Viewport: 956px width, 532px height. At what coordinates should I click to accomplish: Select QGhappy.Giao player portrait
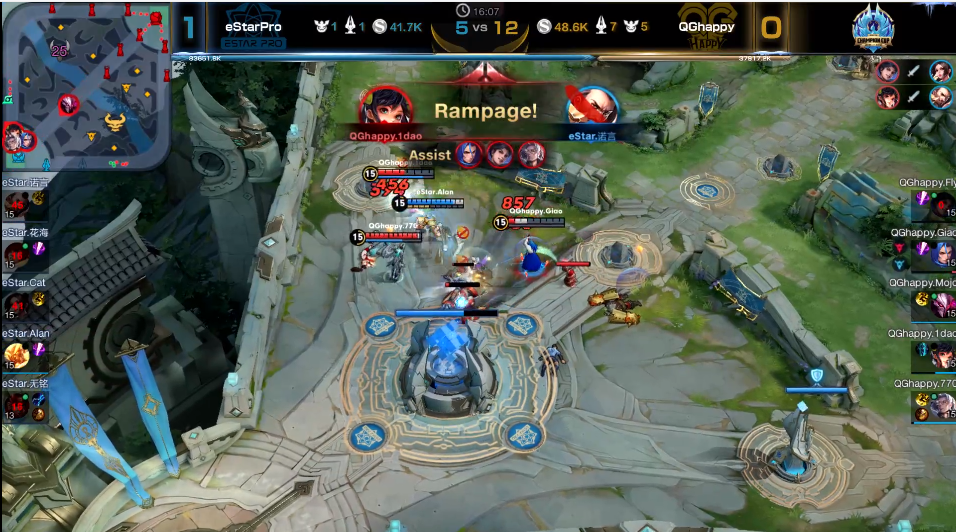[x=942, y=255]
